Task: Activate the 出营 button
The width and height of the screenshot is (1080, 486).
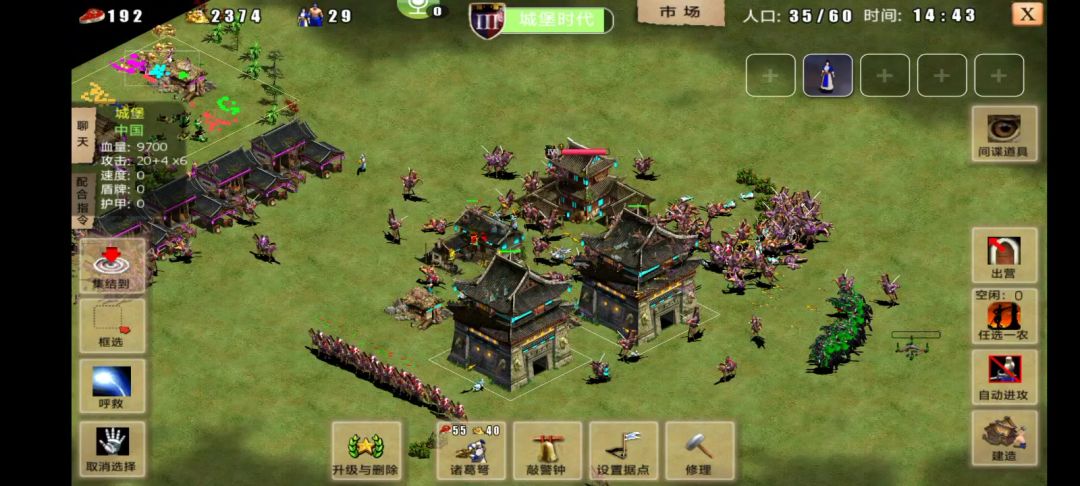Action: pyautogui.click(x=1004, y=254)
